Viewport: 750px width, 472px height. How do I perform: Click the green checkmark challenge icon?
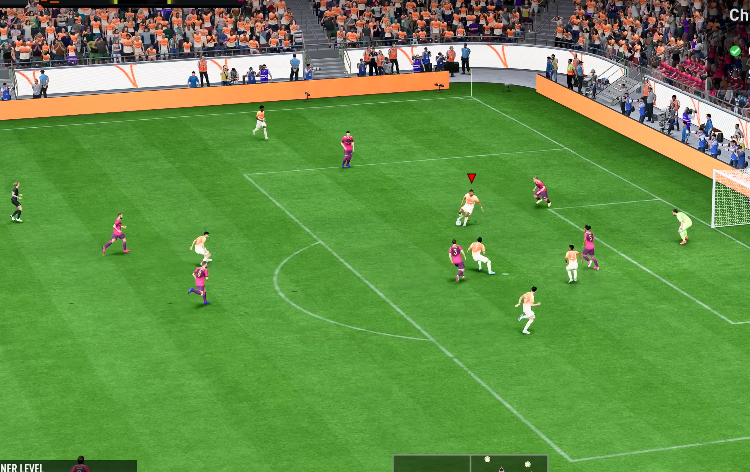point(735,50)
